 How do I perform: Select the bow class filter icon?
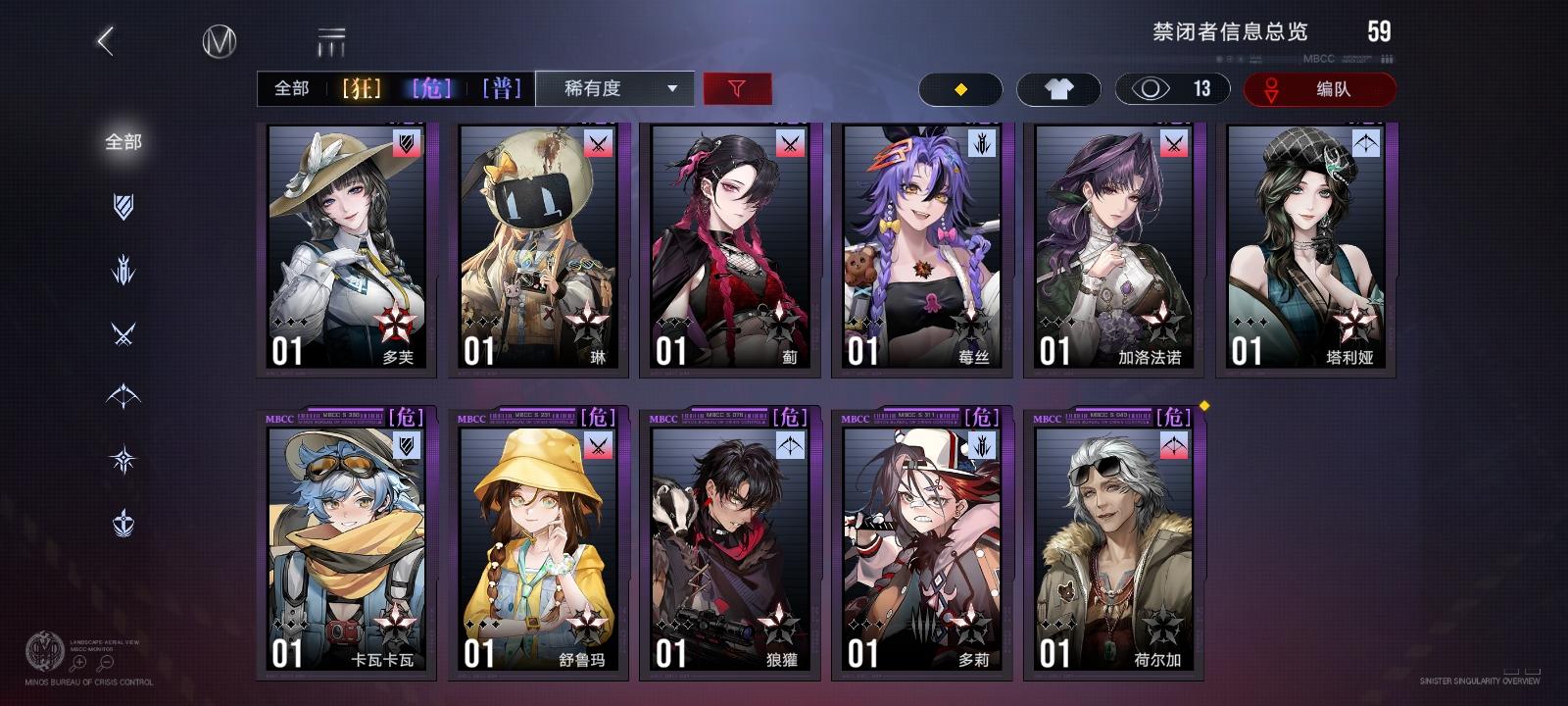(x=122, y=394)
